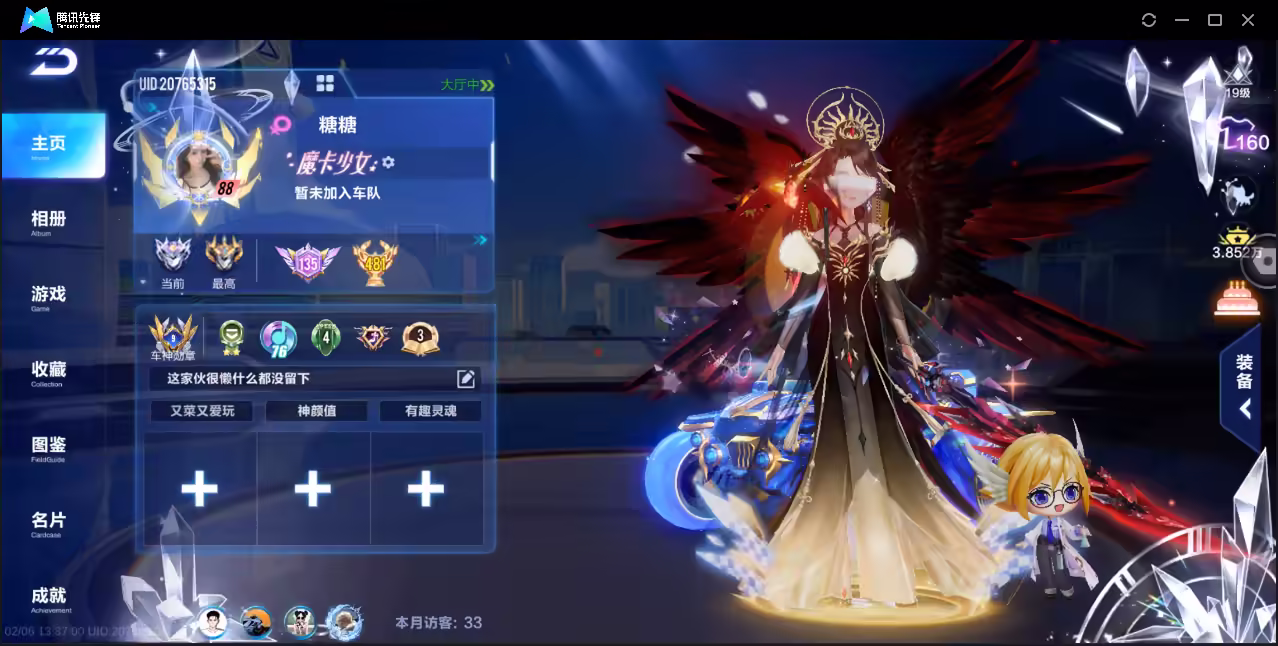Maximize the emulator window

click(1215, 20)
